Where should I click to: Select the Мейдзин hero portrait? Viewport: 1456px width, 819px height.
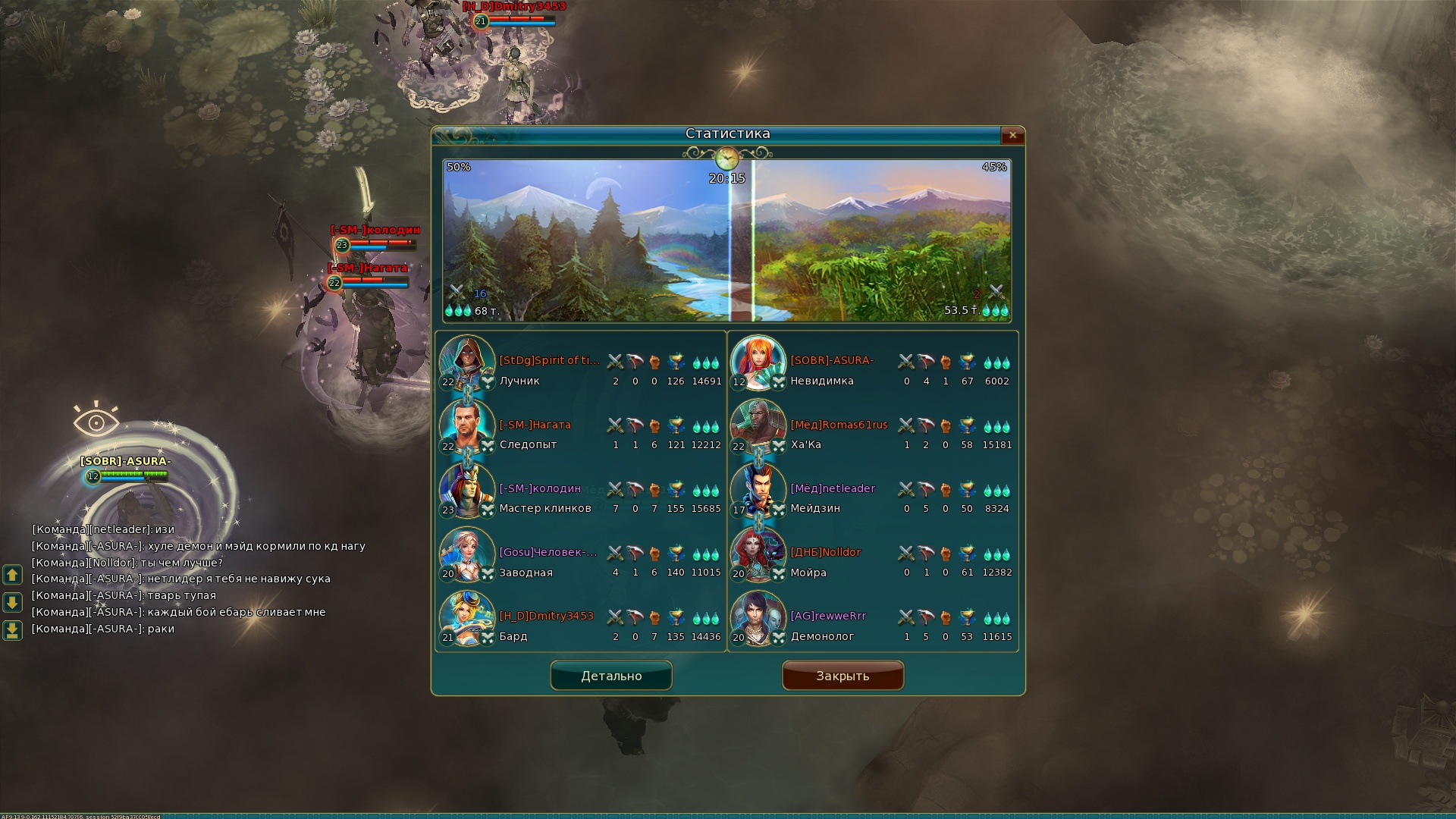(x=758, y=490)
